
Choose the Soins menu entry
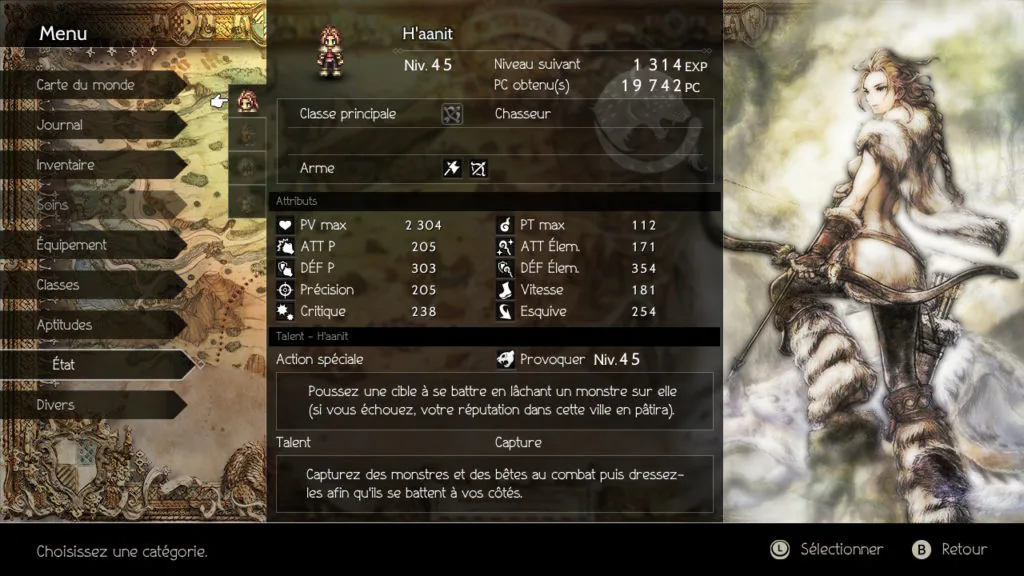click(x=53, y=205)
